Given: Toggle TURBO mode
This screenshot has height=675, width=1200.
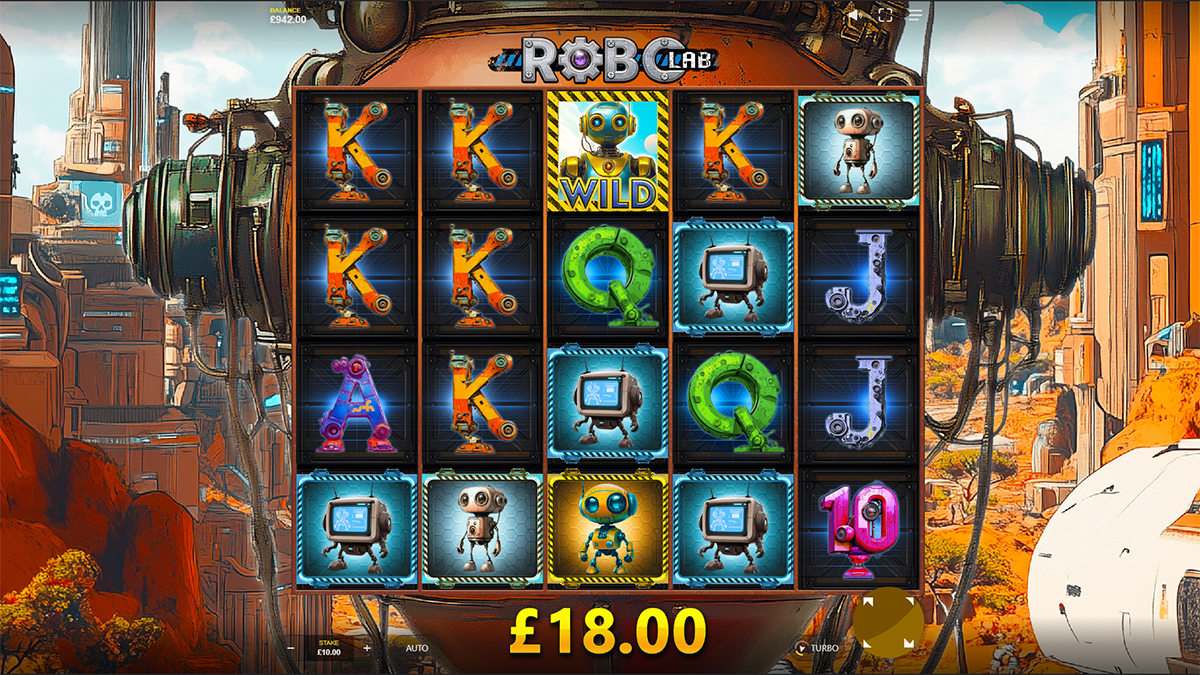Looking at the screenshot, I should click(817, 648).
